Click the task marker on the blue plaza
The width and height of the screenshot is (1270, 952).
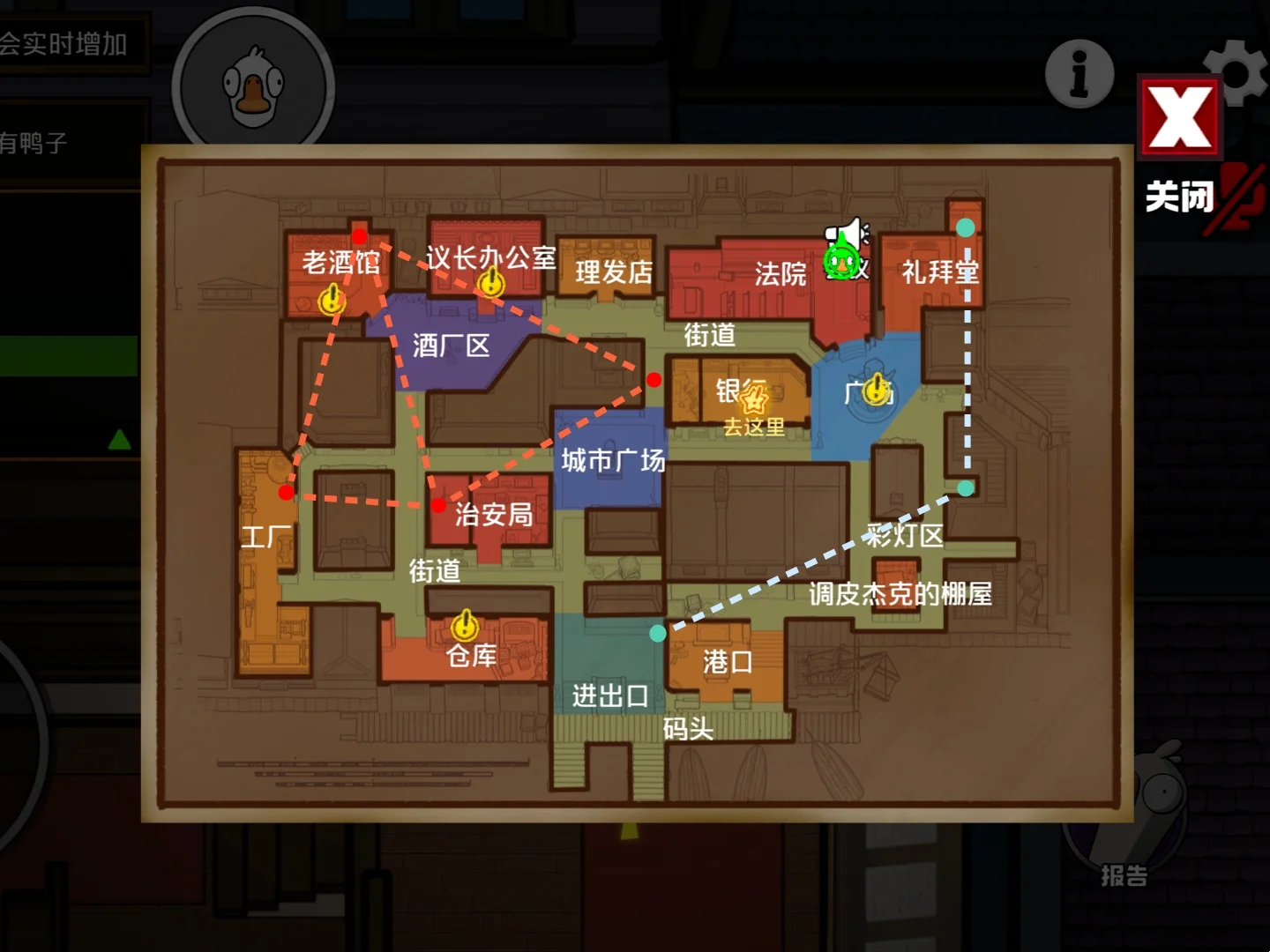point(876,388)
